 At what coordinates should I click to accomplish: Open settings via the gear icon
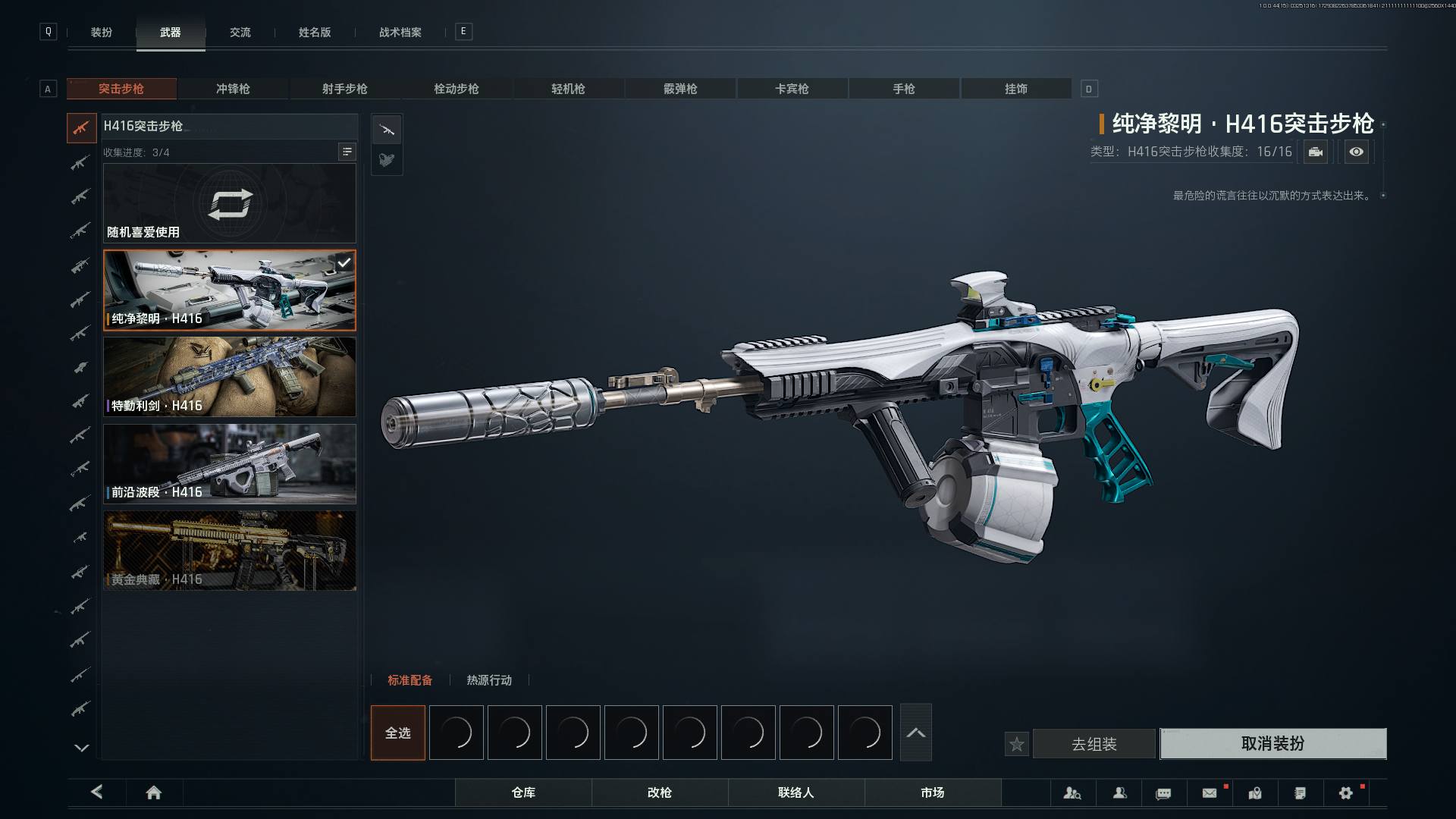[1345, 793]
